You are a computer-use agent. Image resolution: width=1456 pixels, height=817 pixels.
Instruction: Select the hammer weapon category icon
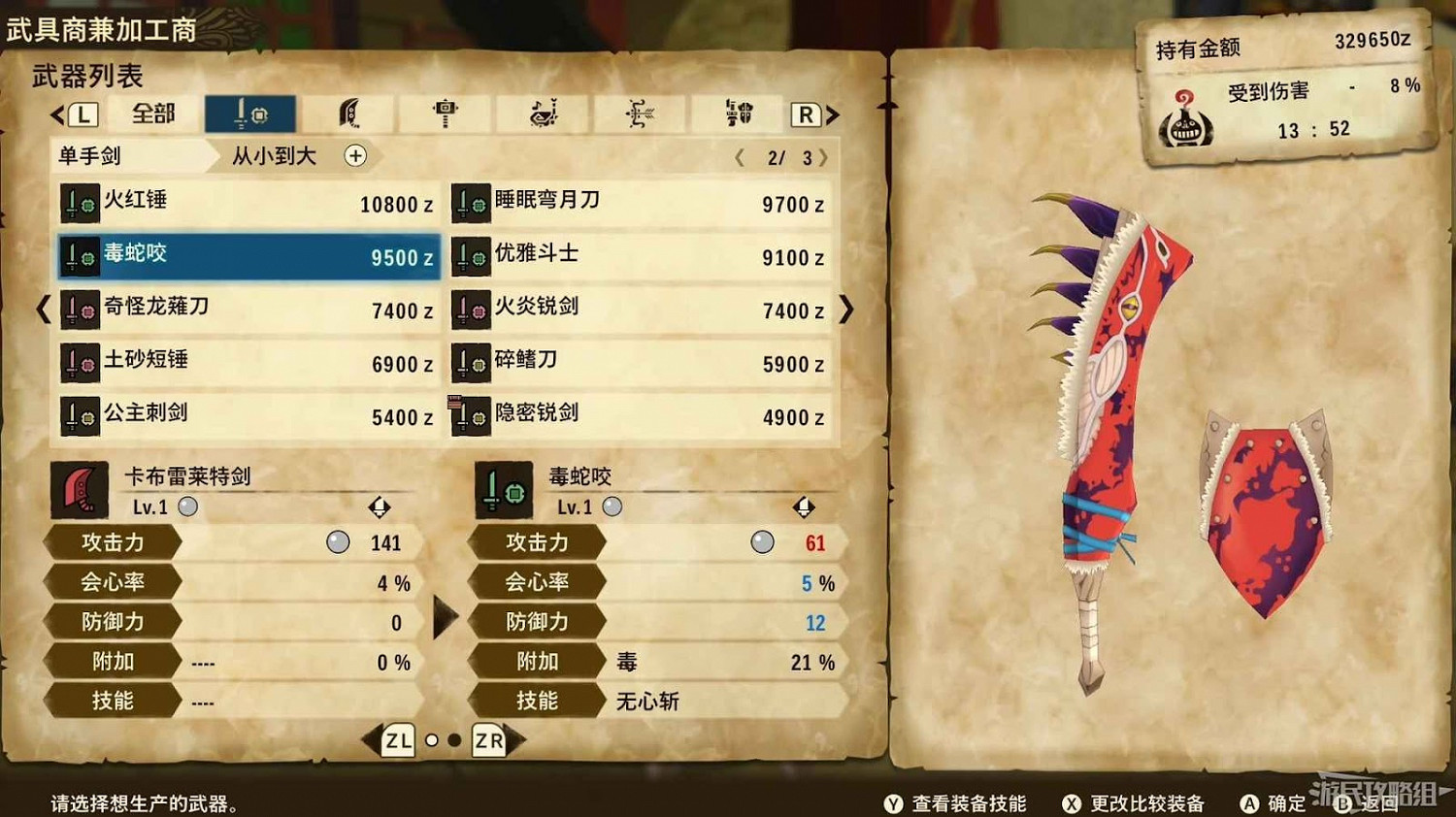pos(443,114)
